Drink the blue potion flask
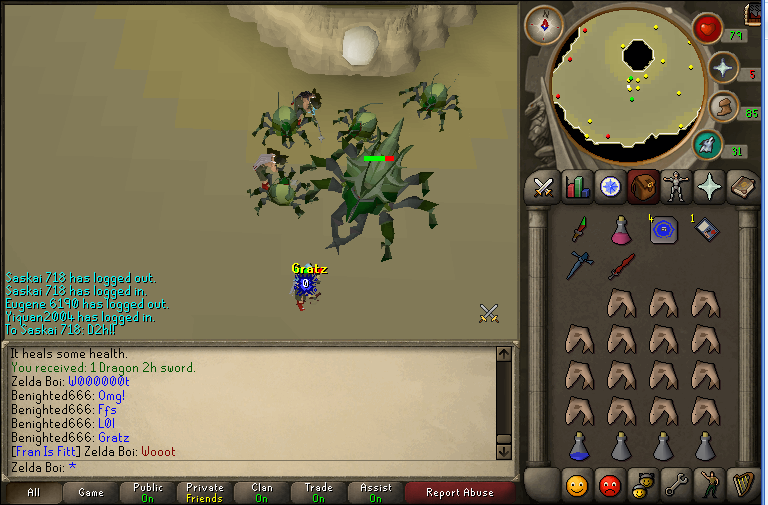The width and height of the screenshot is (768, 505). click(579, 444)
